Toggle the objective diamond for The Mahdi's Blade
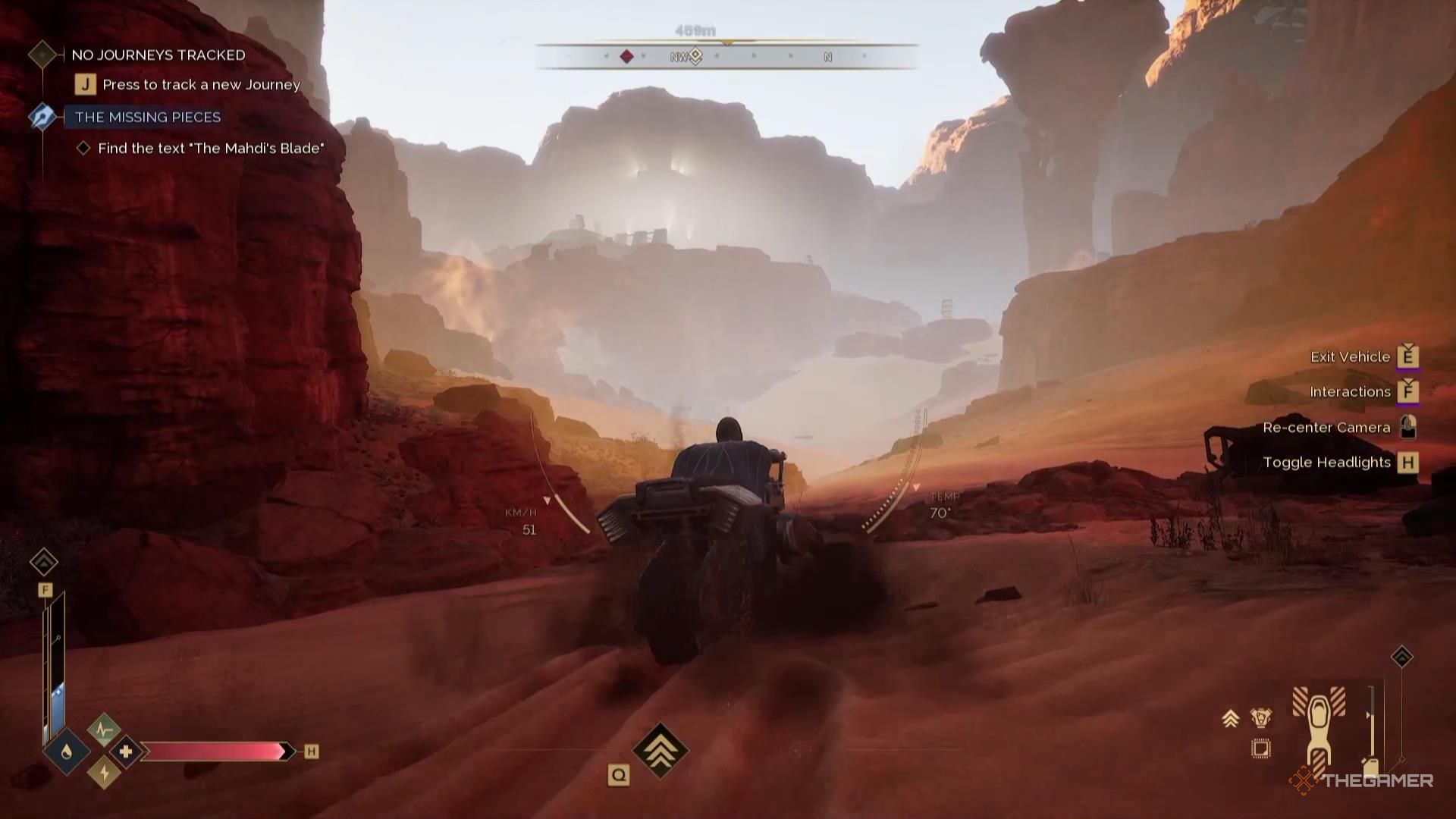The image size is (1456, 819). click(84, 149)
